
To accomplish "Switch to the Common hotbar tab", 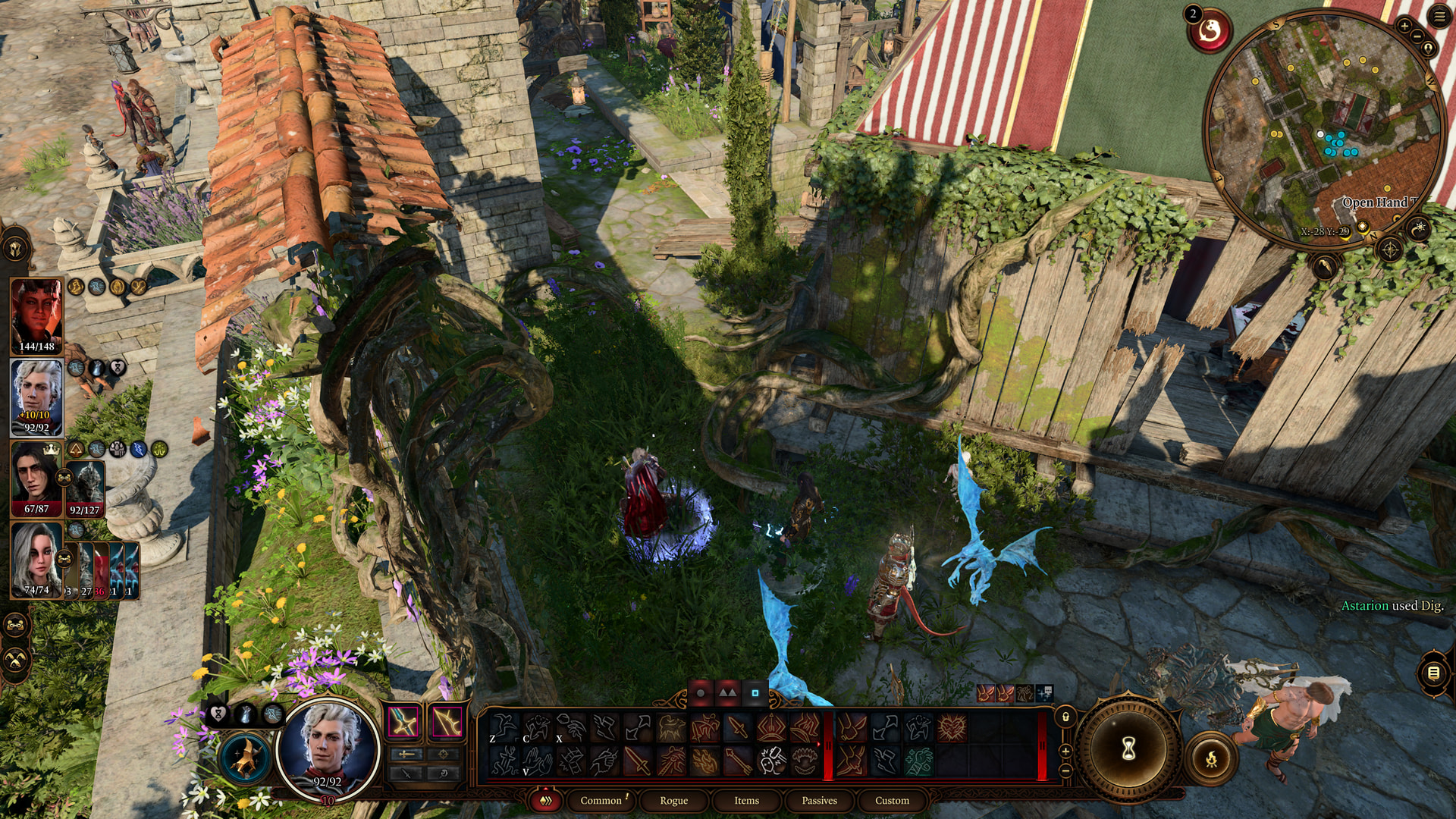I will pos(601,800).
